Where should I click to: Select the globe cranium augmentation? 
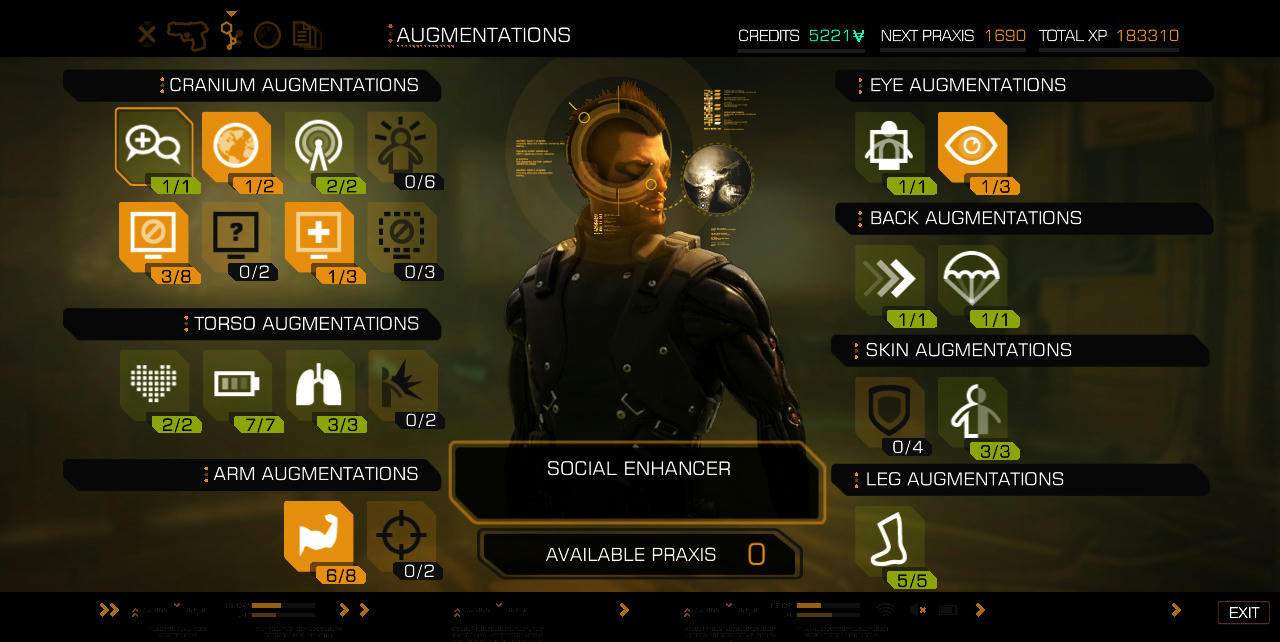(236, 146)
